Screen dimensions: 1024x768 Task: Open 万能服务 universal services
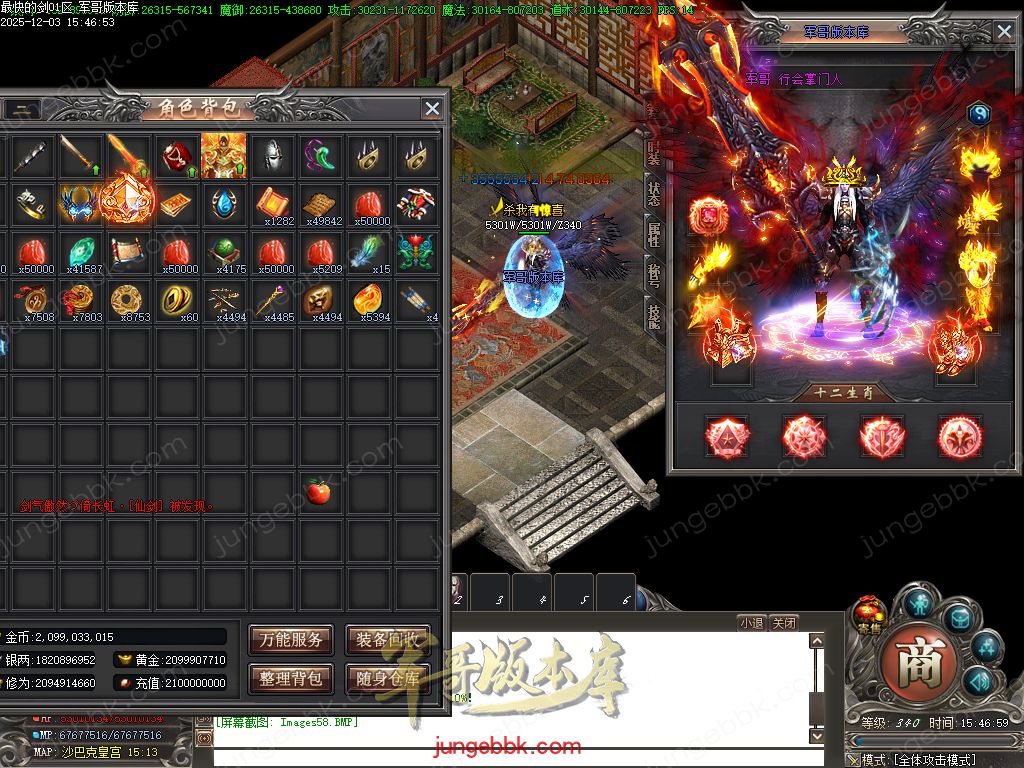(x=291, y=640)
